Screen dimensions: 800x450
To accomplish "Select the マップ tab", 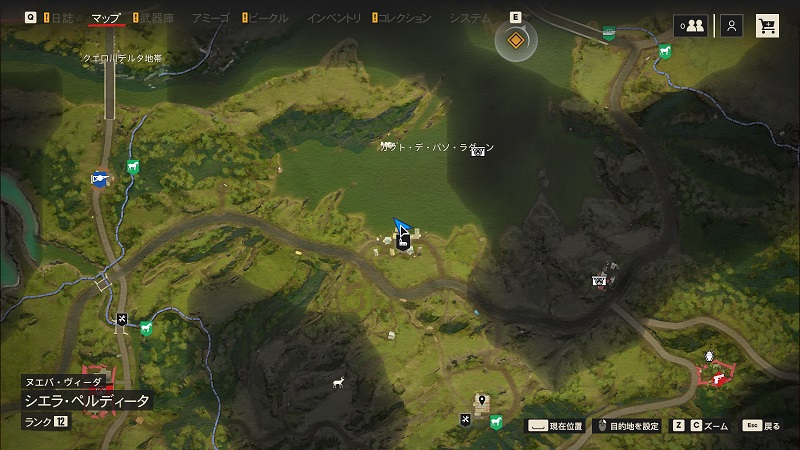I will coord(106,18).
